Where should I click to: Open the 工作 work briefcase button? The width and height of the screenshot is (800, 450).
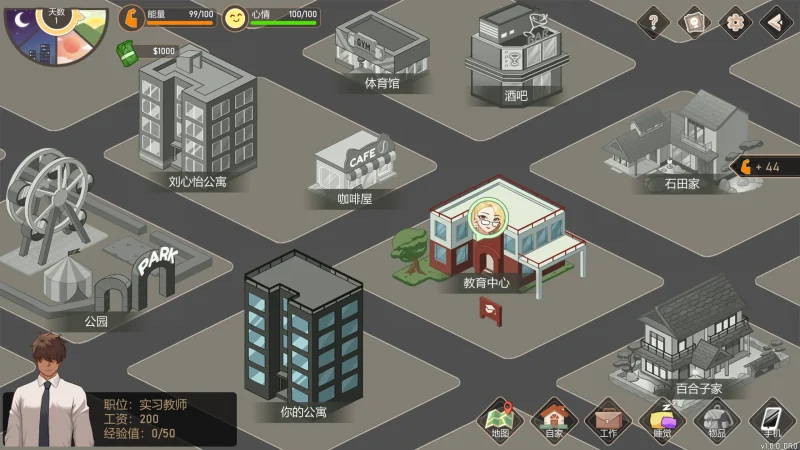(607, 419)
